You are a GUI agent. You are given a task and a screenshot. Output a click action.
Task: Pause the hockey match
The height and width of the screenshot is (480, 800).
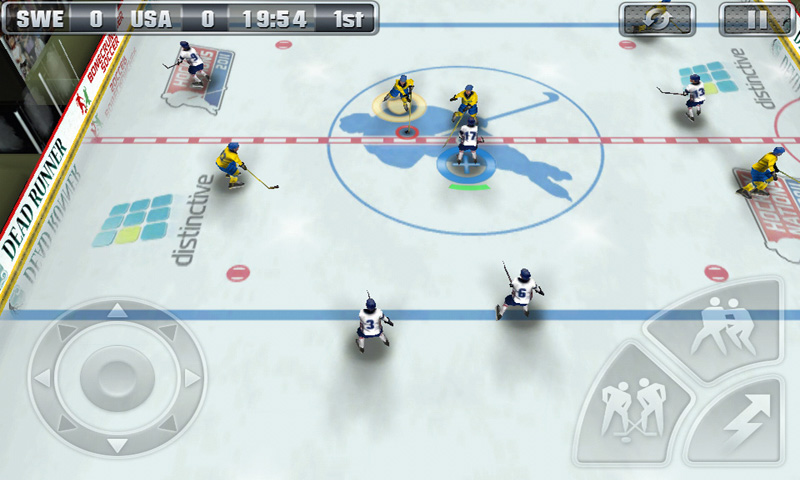click(x=755, y=18)
